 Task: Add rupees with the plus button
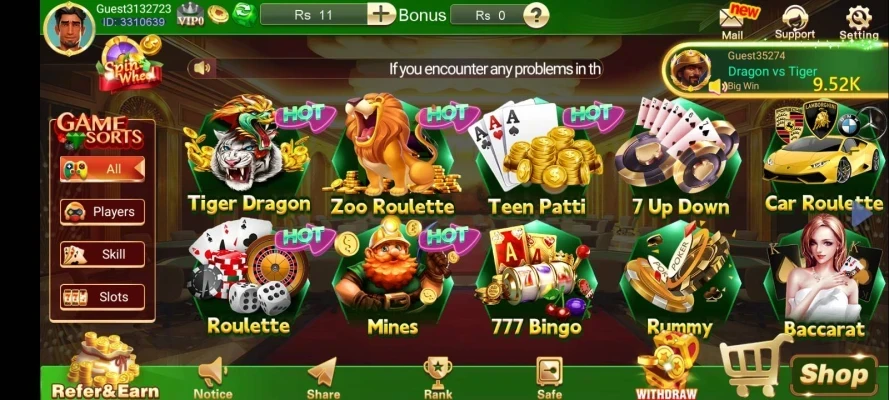[x=380, y=14]
